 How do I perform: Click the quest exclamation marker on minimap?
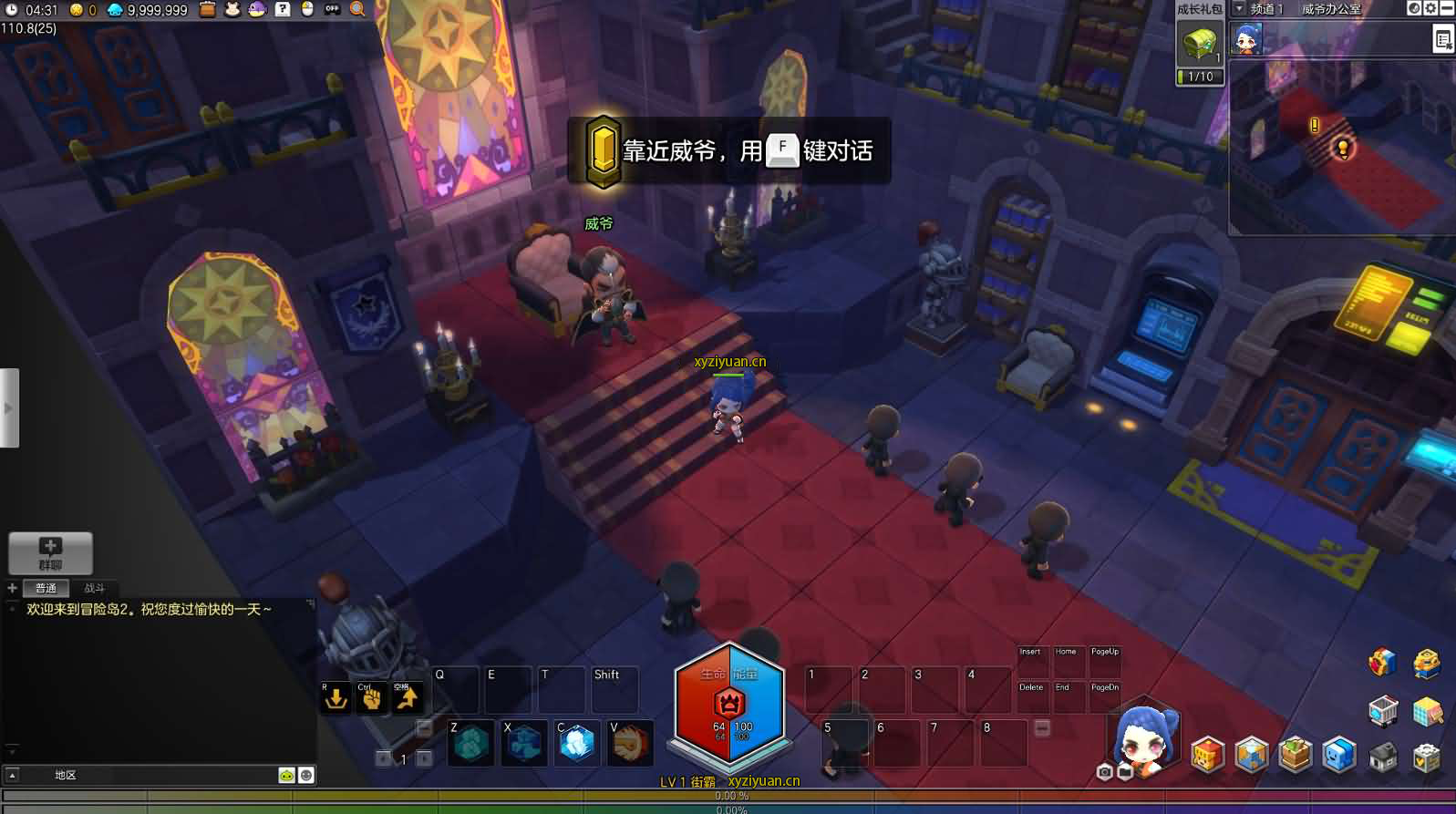point(1315,125)
